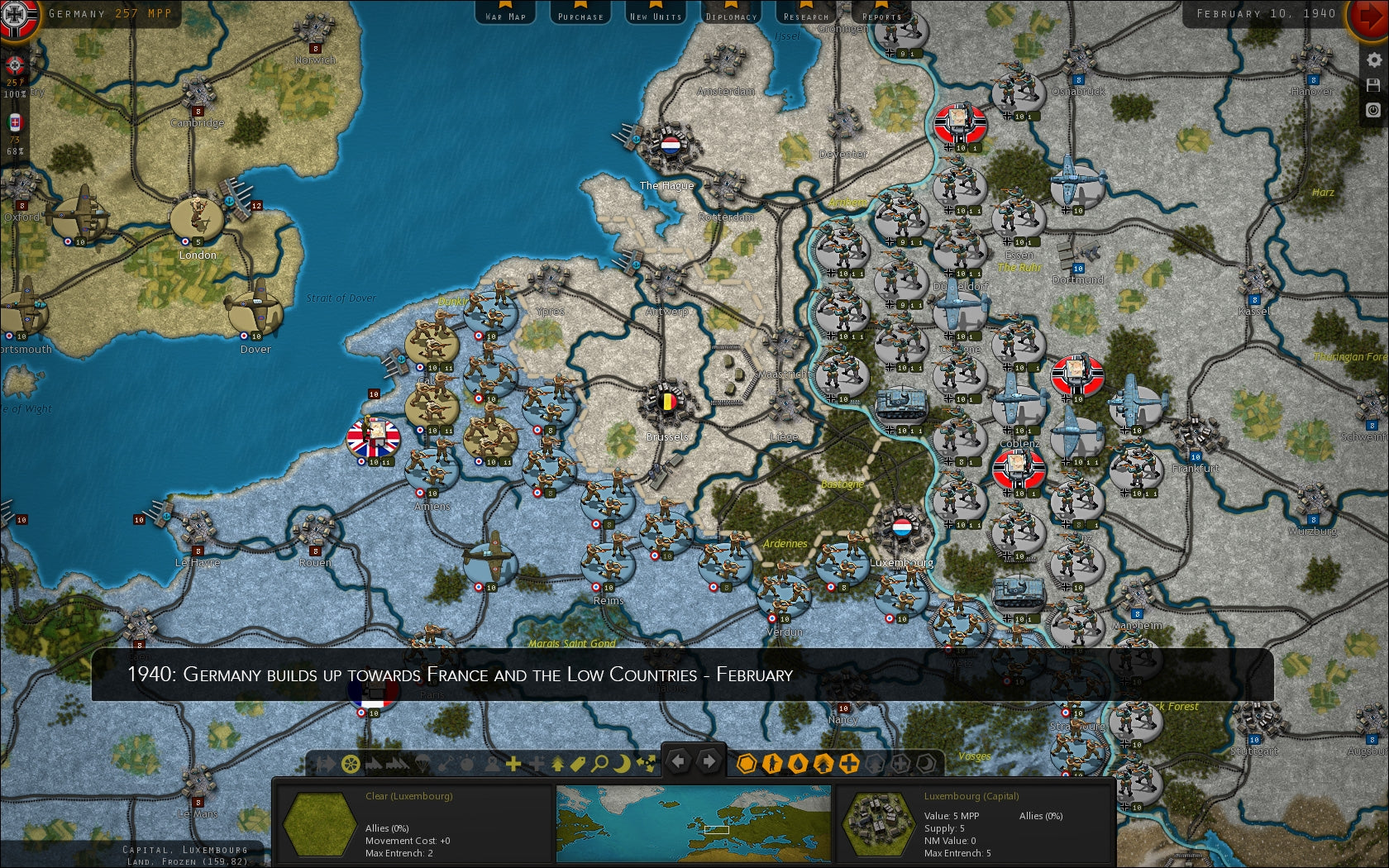Click the minimap thumbnail at the bottom
1389x868 pixels.
[x=694, y=823]
